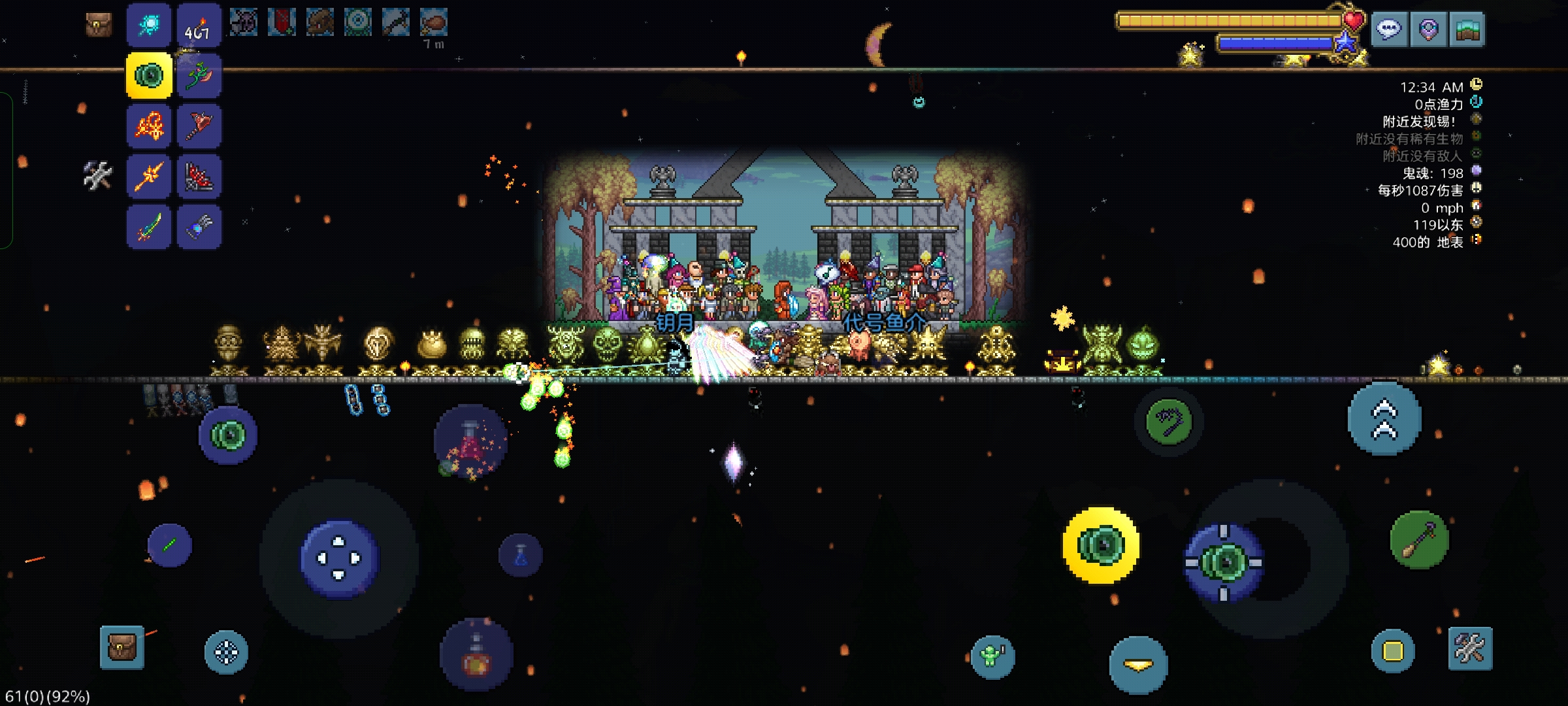Tap the double-arrow jump button
Viewport: 1568px width, 706px height.
(1384, 419)
